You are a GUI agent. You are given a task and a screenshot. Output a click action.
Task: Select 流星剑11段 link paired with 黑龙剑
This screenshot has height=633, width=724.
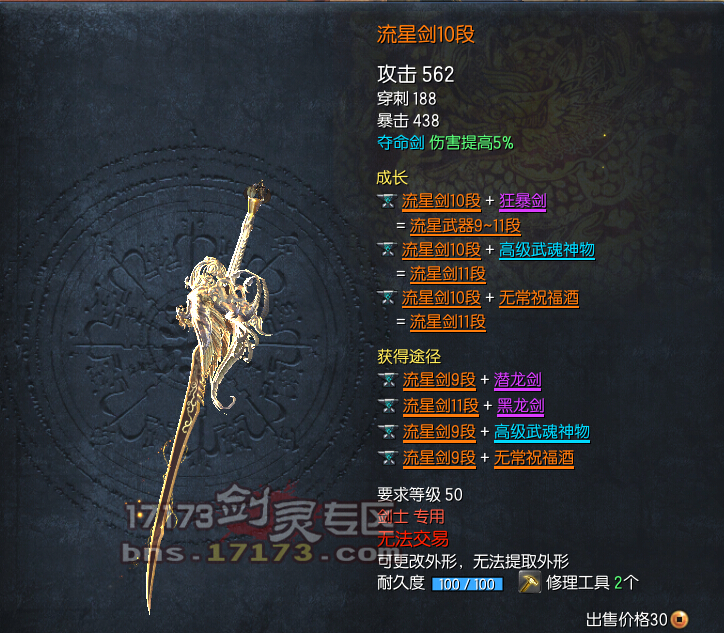[x=441, y=406]
